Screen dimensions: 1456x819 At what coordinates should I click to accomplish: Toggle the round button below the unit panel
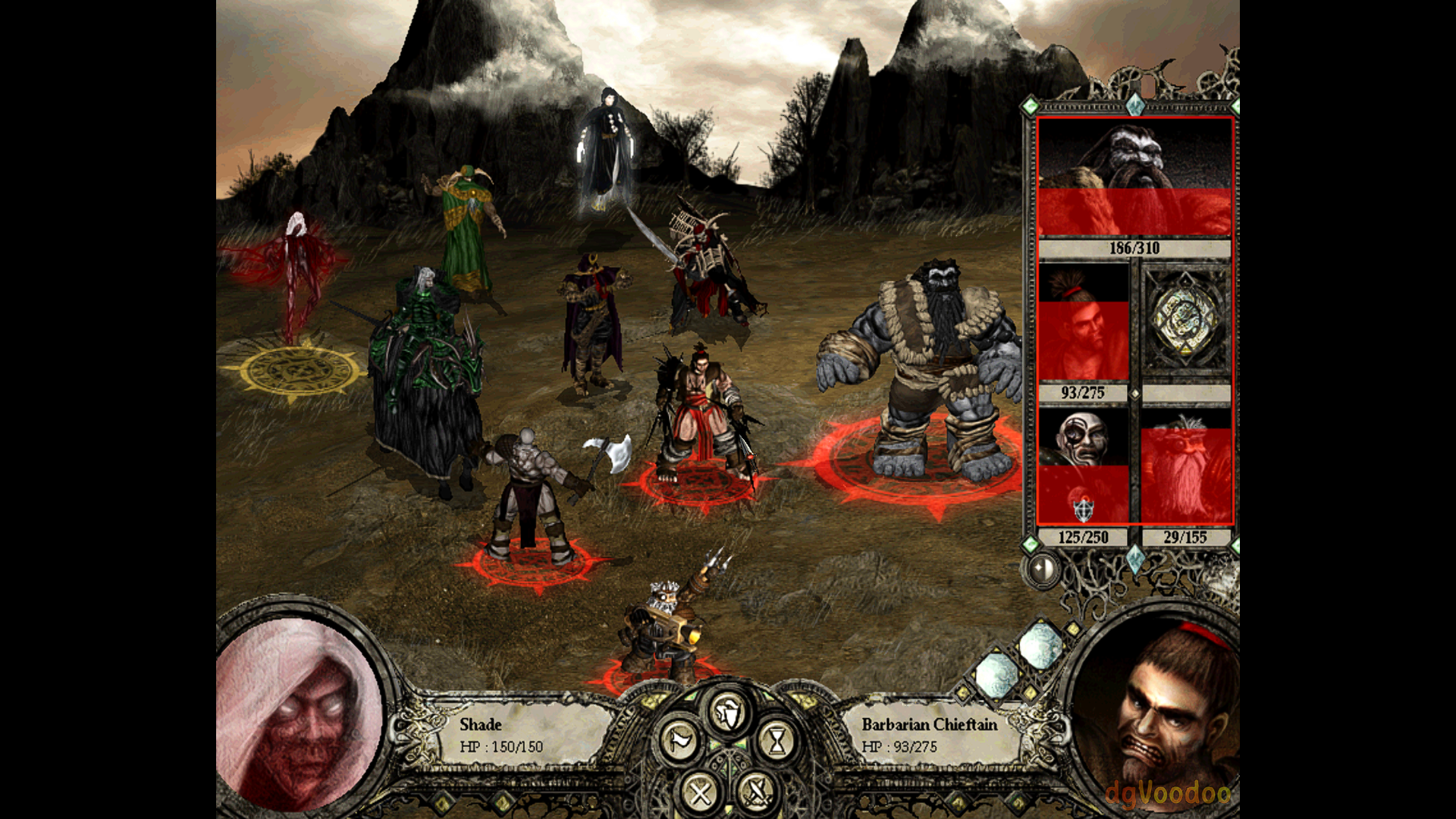[1042, 569]
